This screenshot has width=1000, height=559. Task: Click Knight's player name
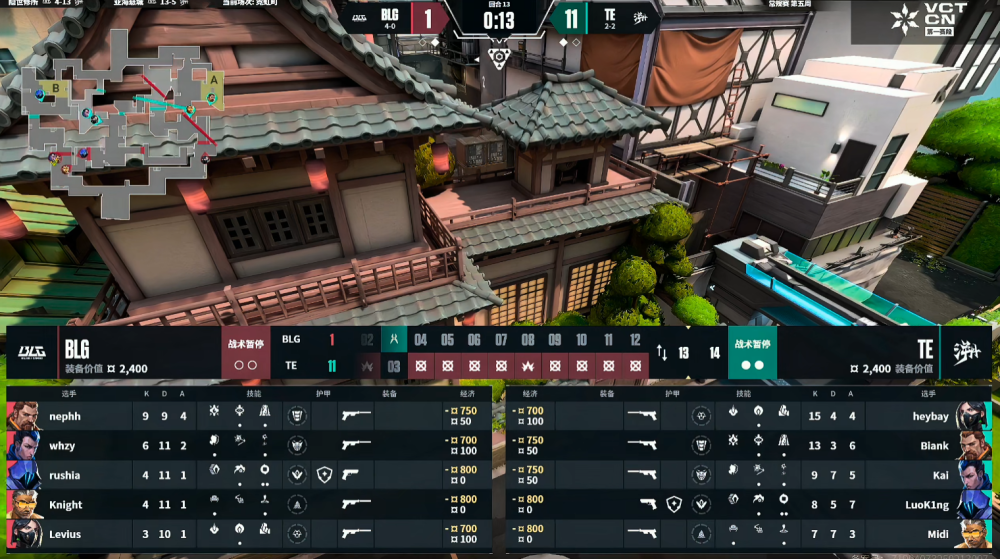click(66, 505)
